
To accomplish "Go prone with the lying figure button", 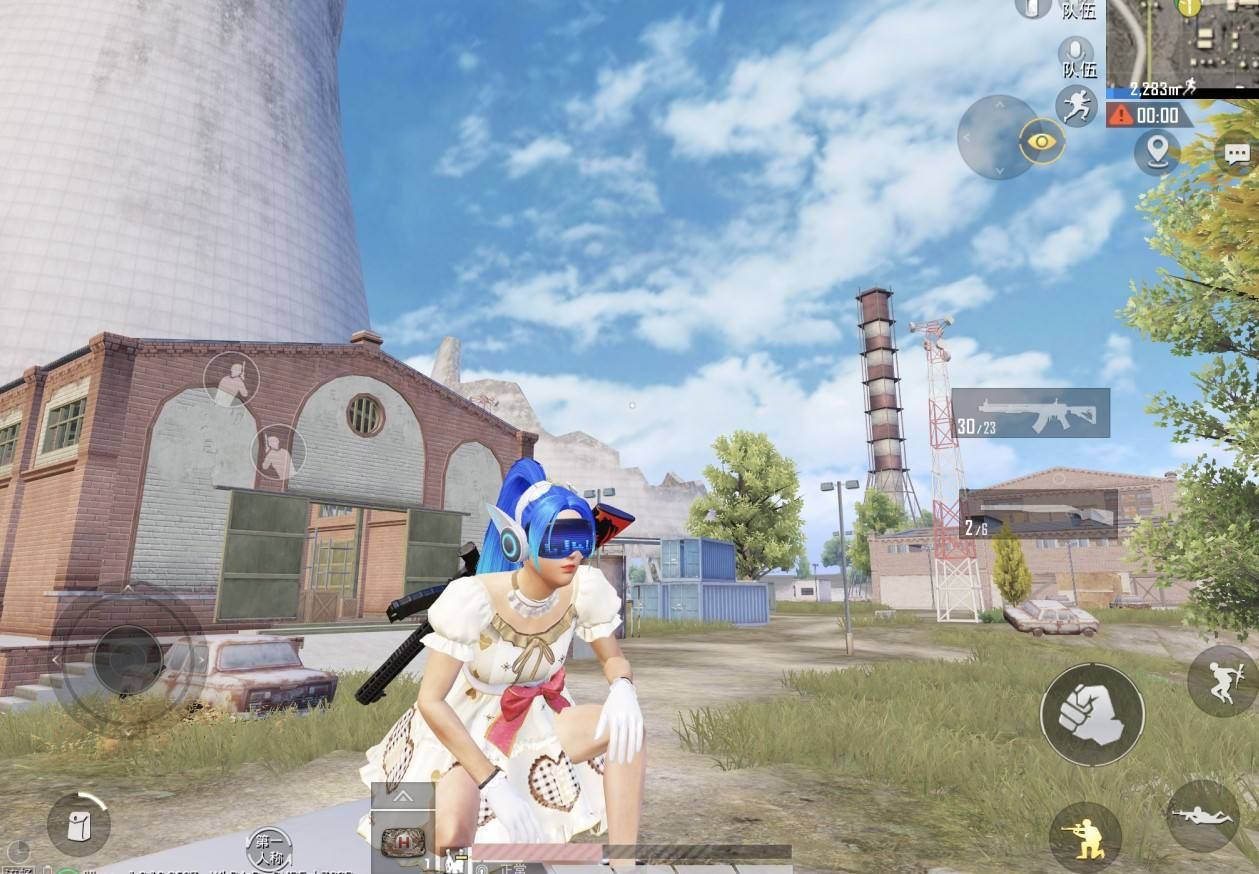I will coord(1202,815).
